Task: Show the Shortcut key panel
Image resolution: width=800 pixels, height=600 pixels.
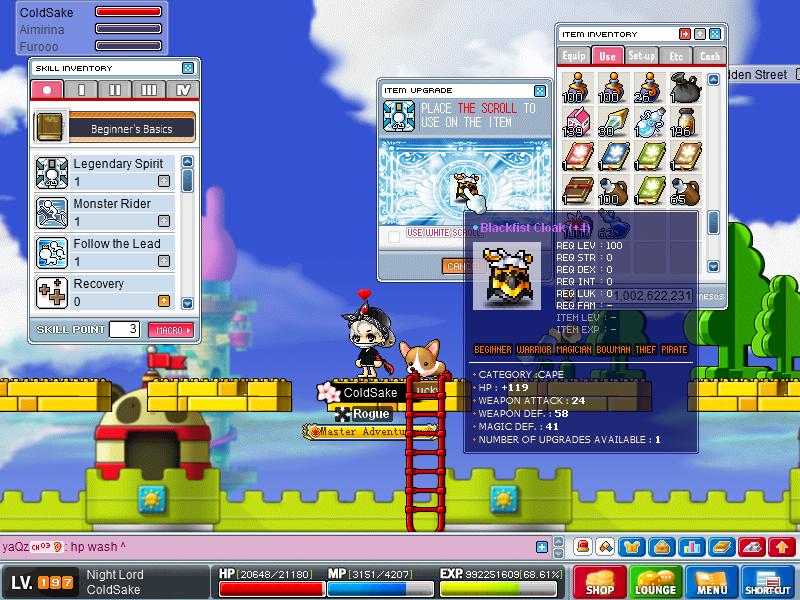Action: (768, 580)
